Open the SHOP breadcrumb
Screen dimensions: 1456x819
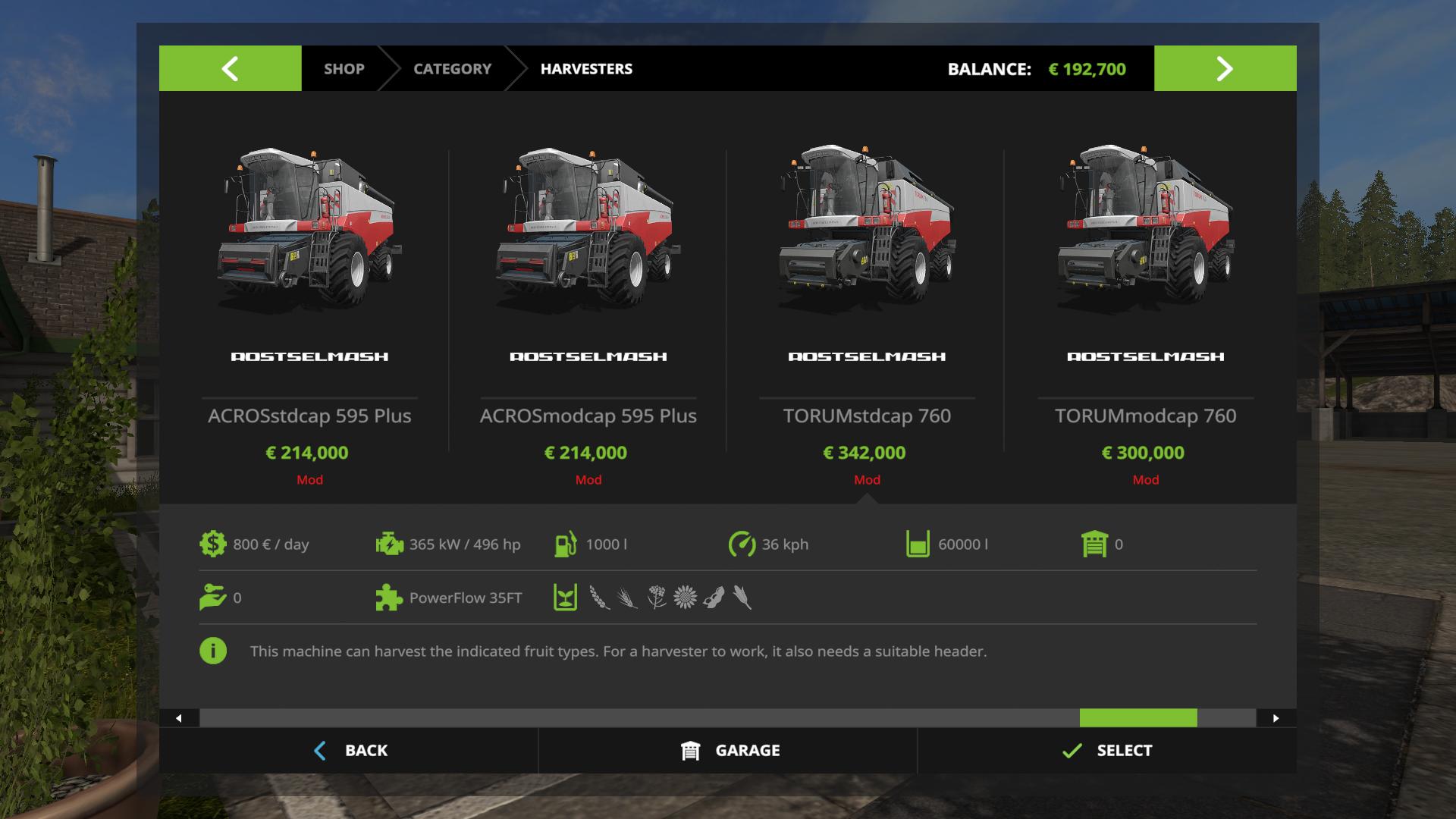point(344,68)
